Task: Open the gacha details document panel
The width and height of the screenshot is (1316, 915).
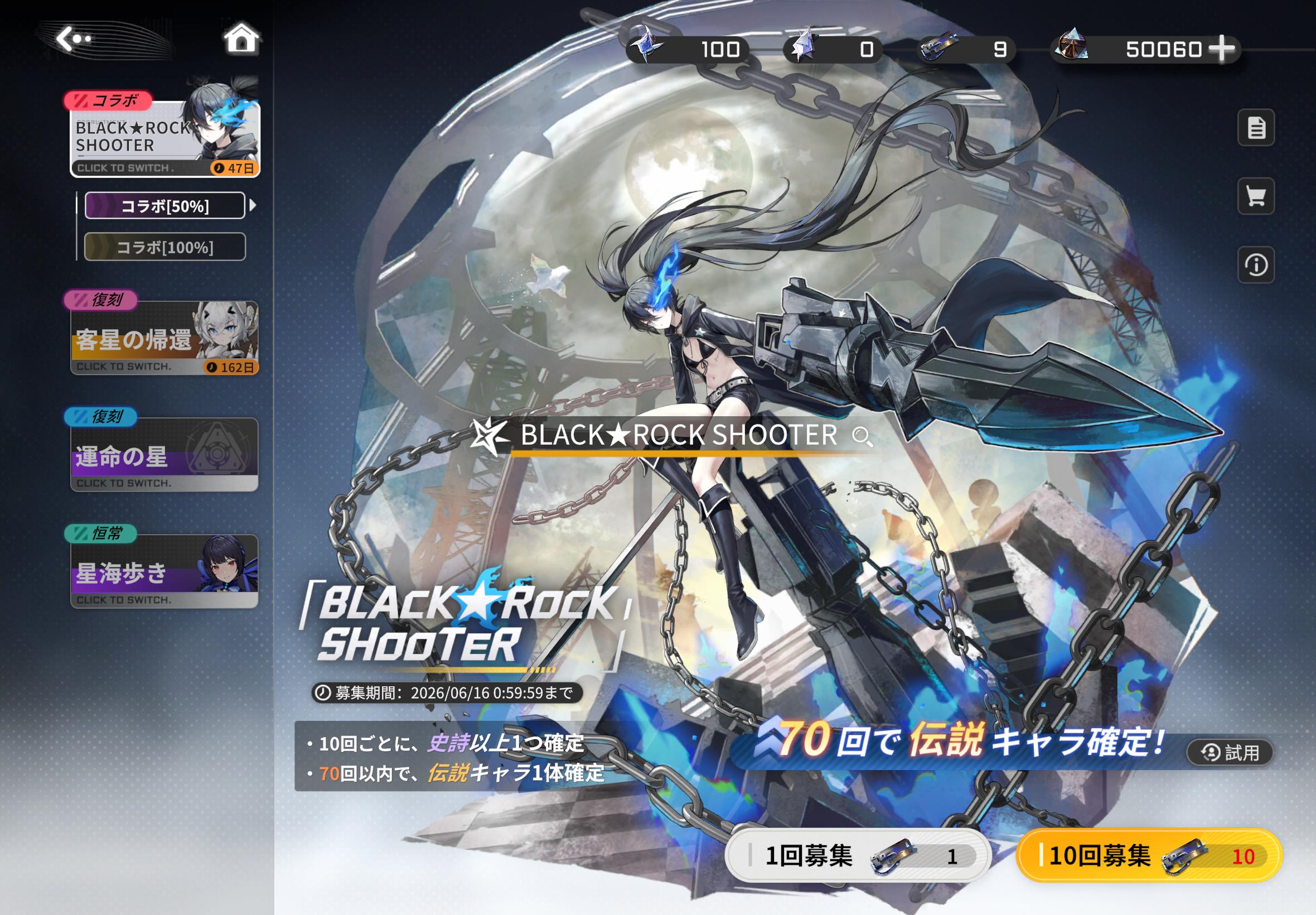Action: tap(1256, 129)
